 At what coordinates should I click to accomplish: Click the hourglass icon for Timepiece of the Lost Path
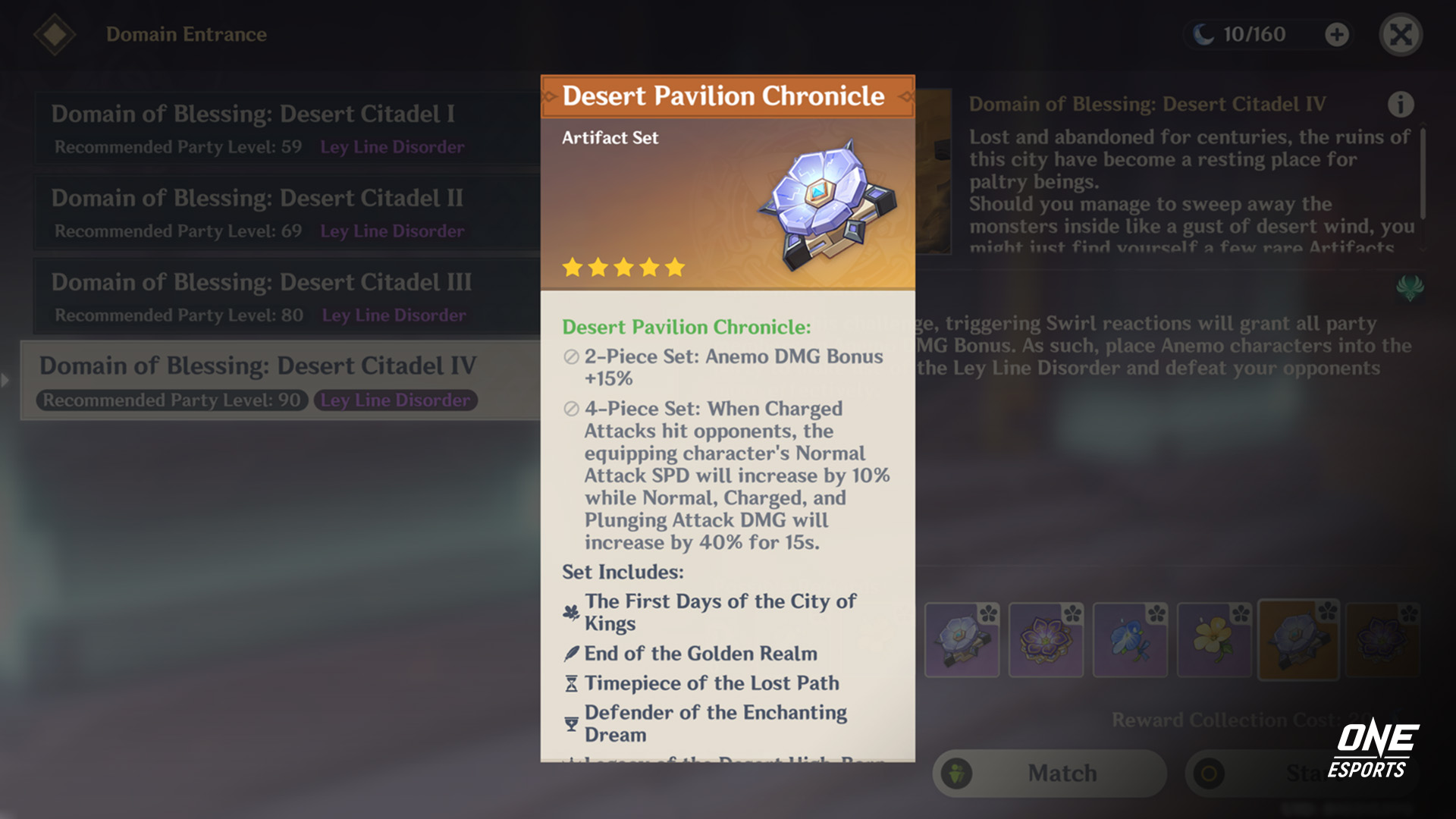point(570,682)
